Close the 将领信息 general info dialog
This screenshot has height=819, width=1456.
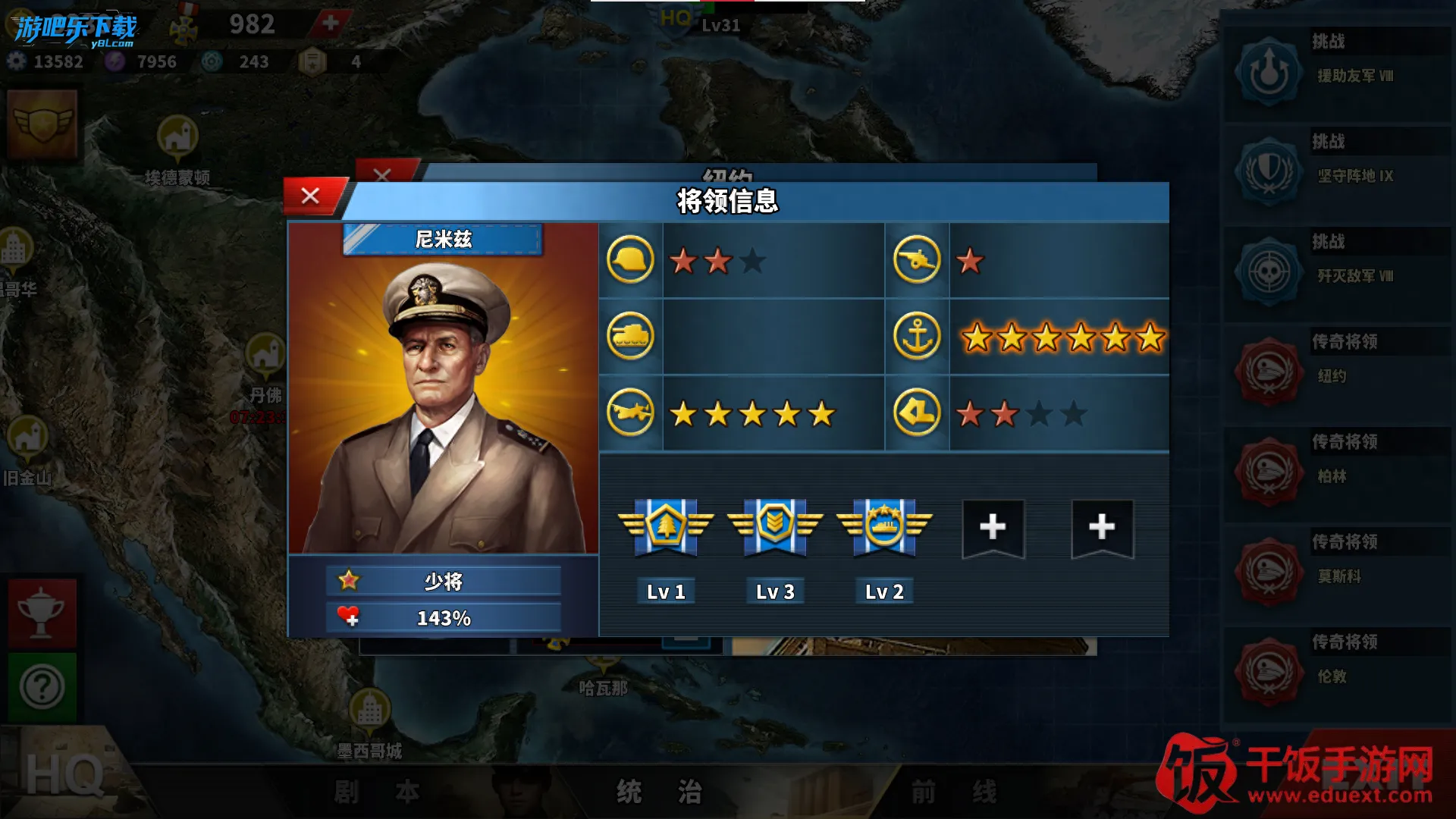[x=310, y=196]
